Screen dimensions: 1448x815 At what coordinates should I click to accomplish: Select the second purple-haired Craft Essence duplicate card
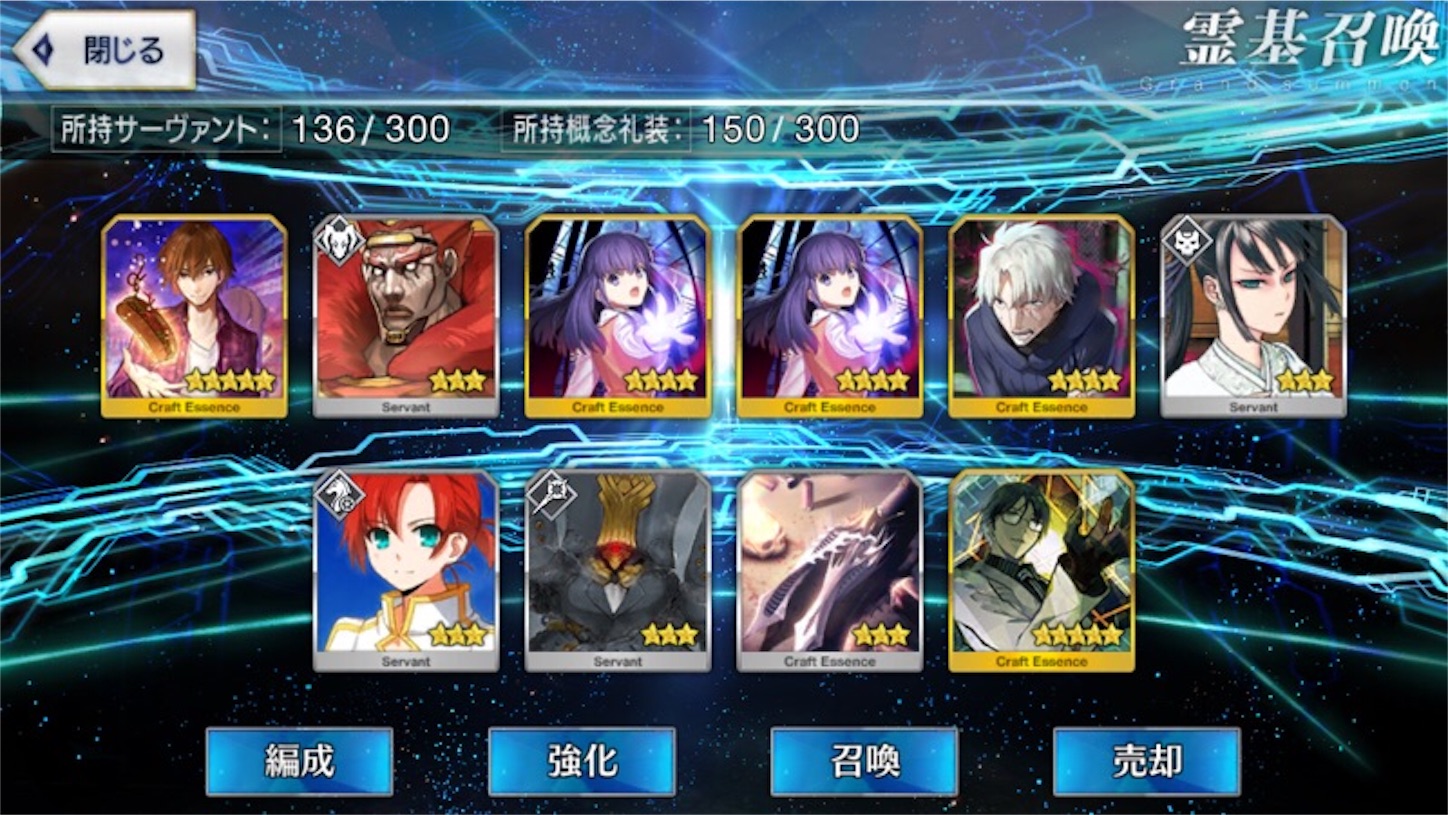(829, 313)
